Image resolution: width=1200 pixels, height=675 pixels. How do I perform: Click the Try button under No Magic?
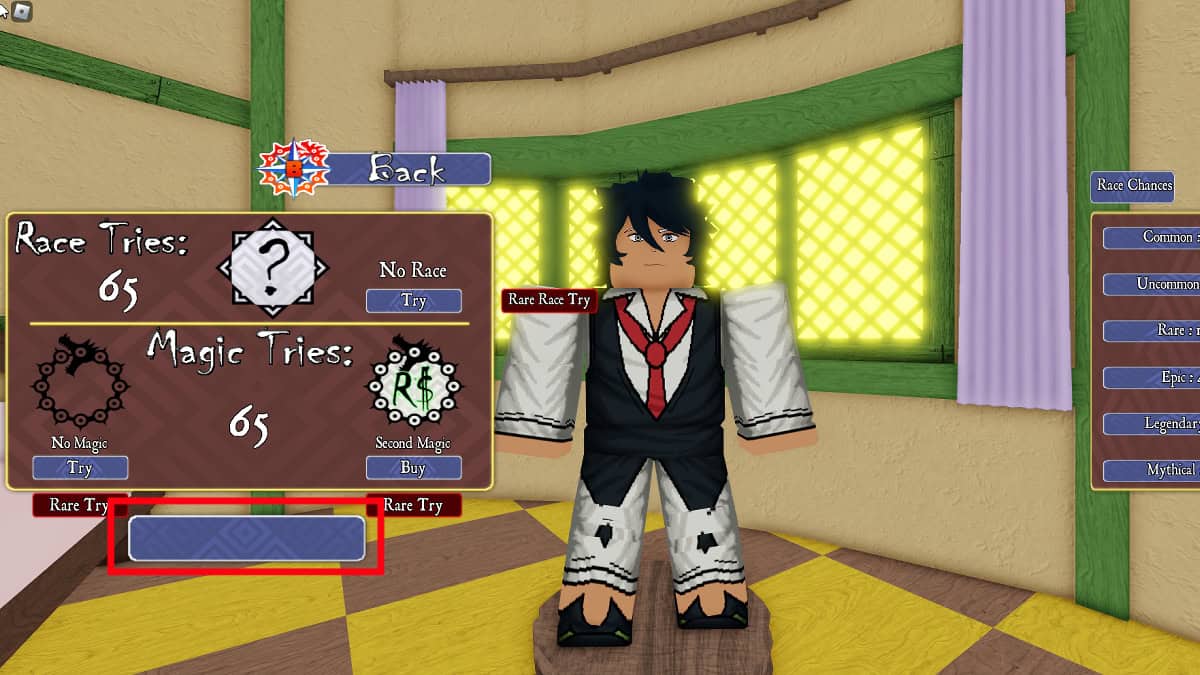coord(80,467)
